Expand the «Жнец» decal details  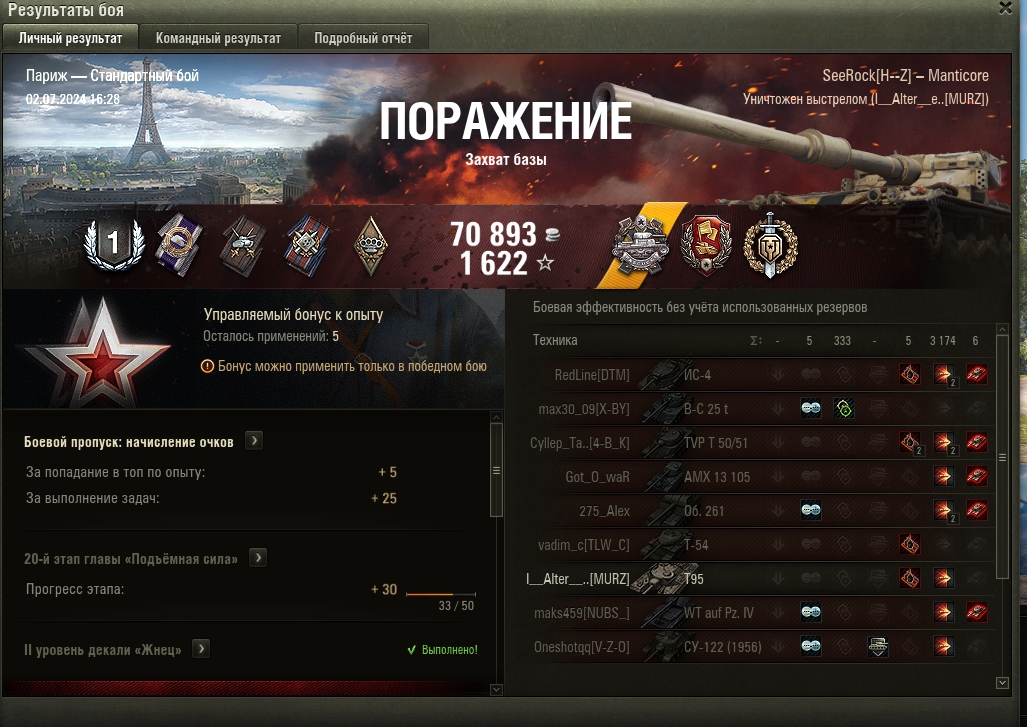201,649
